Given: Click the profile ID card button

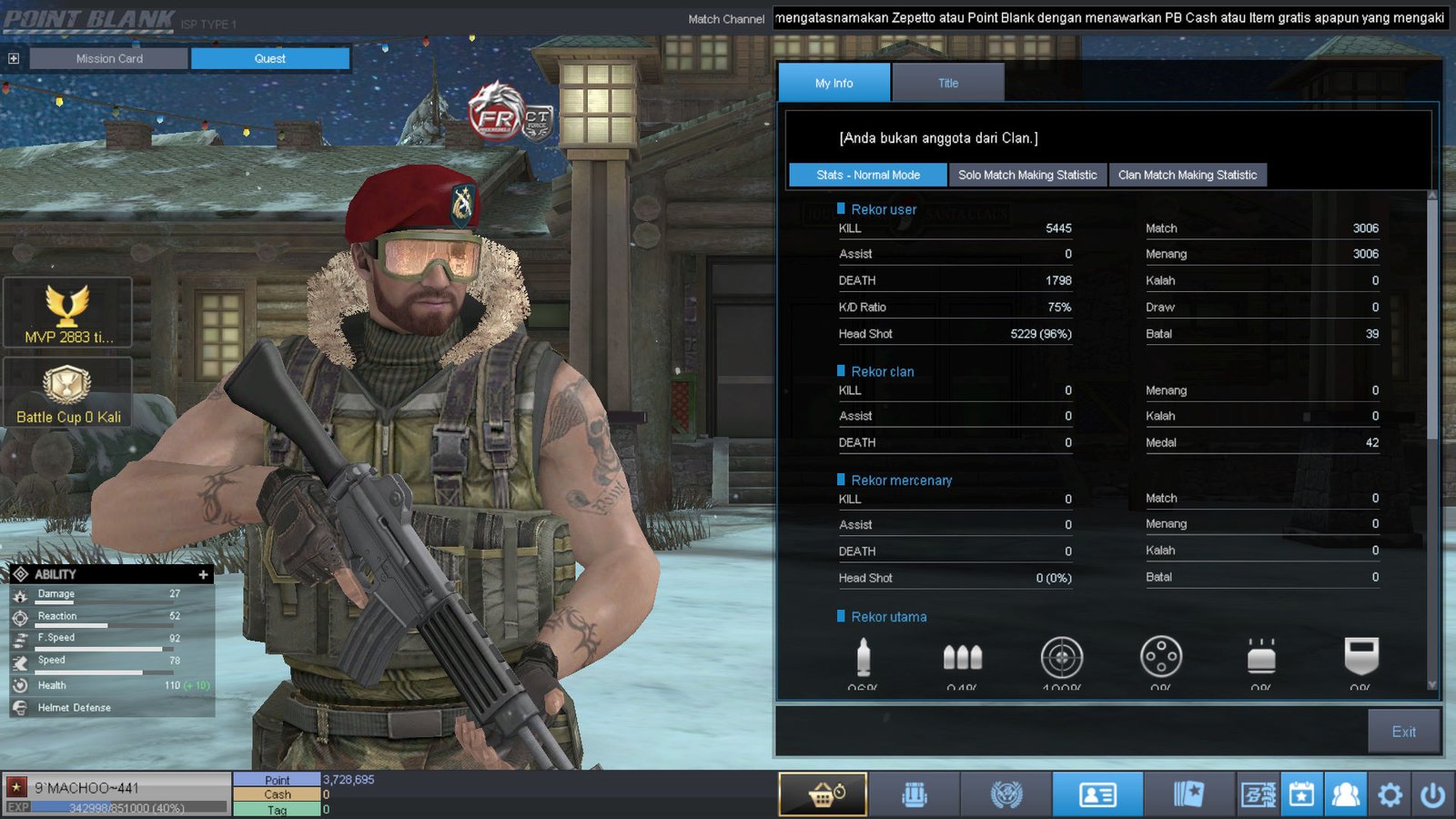Looking at the screenshot, I should pyautogui.click(x=1097, y=794).
